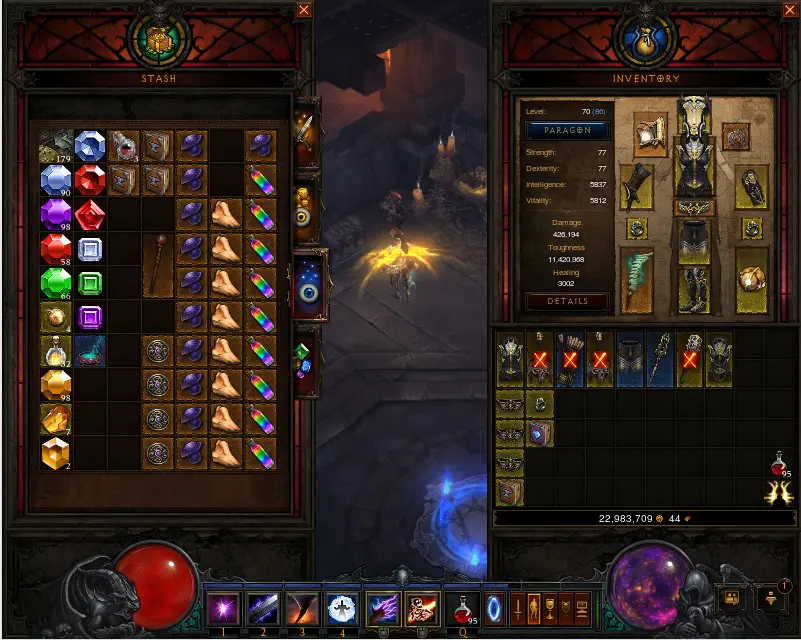
Task: Select the equipped amulet slot
Action: click(737, 136)
